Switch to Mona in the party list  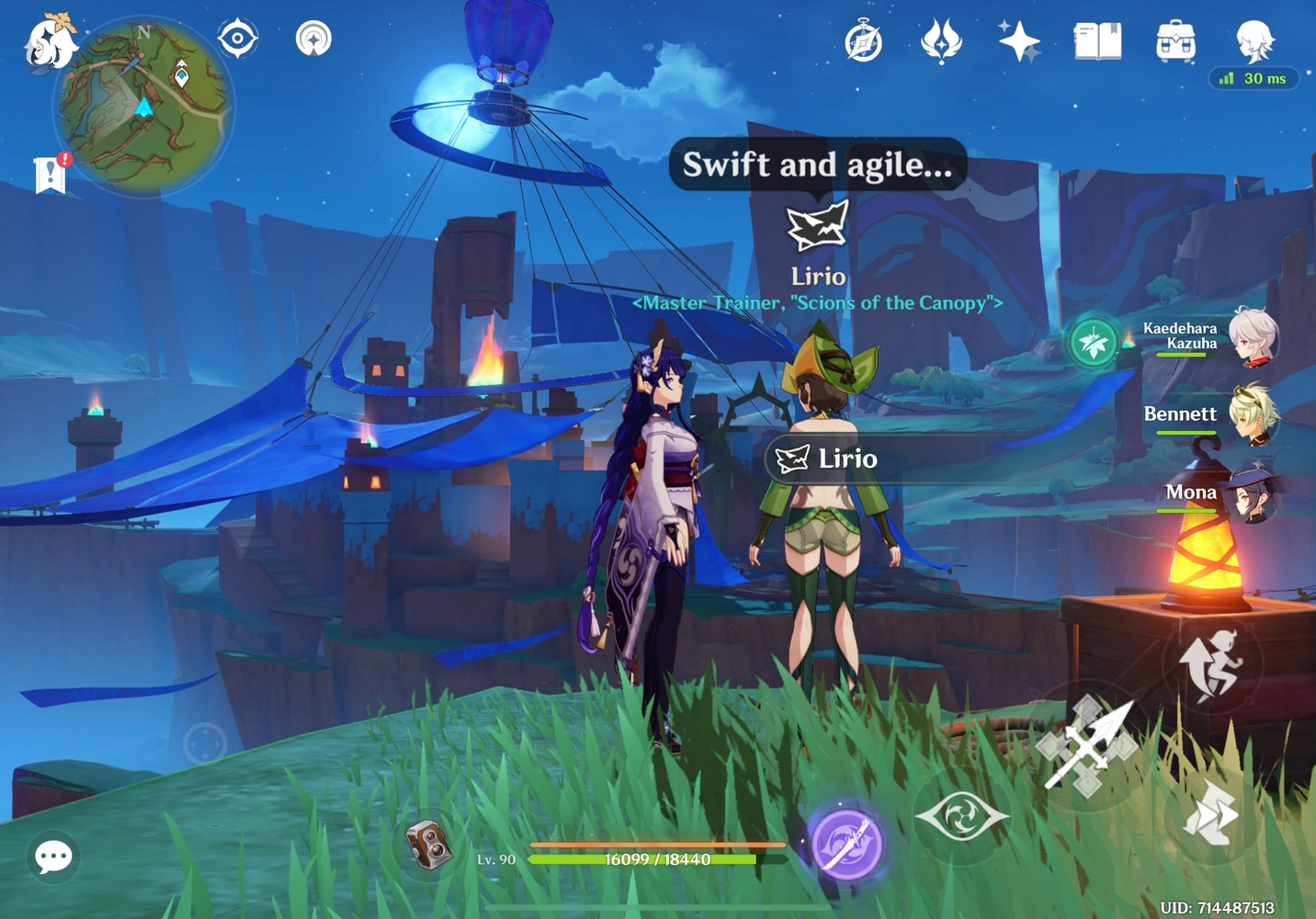[1255, 497]
